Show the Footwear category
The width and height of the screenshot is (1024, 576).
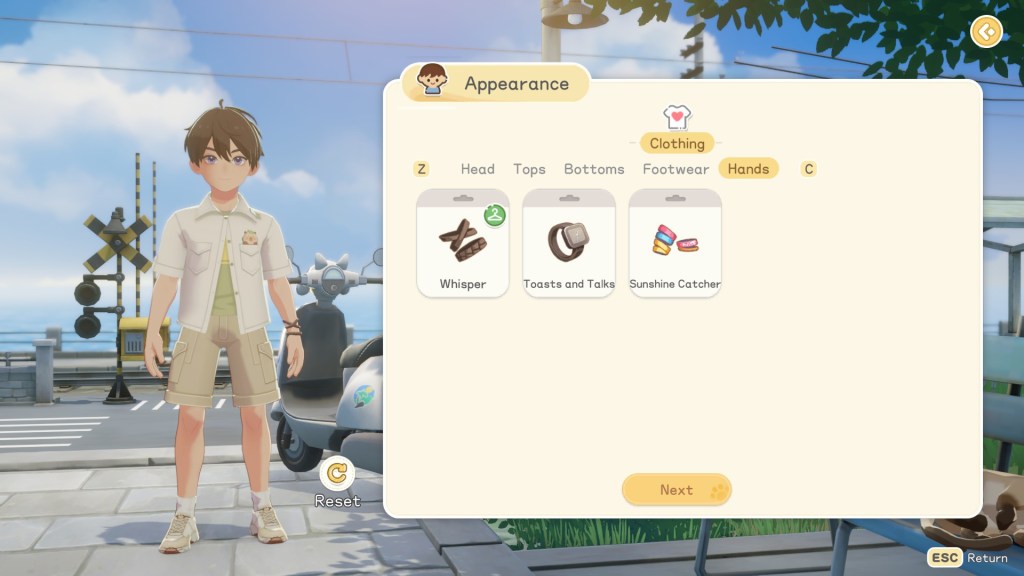tap(676, 169)
